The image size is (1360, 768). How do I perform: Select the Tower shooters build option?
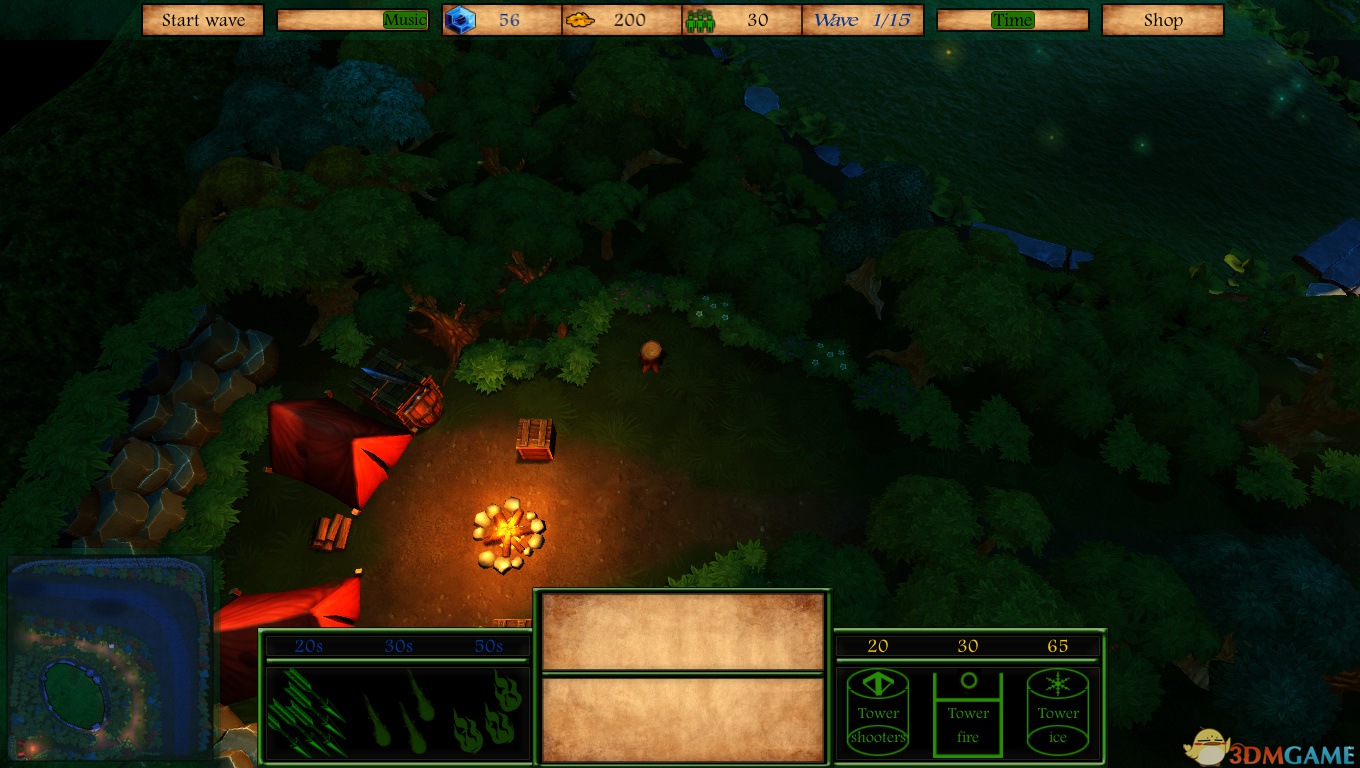[x=878, y=712]
